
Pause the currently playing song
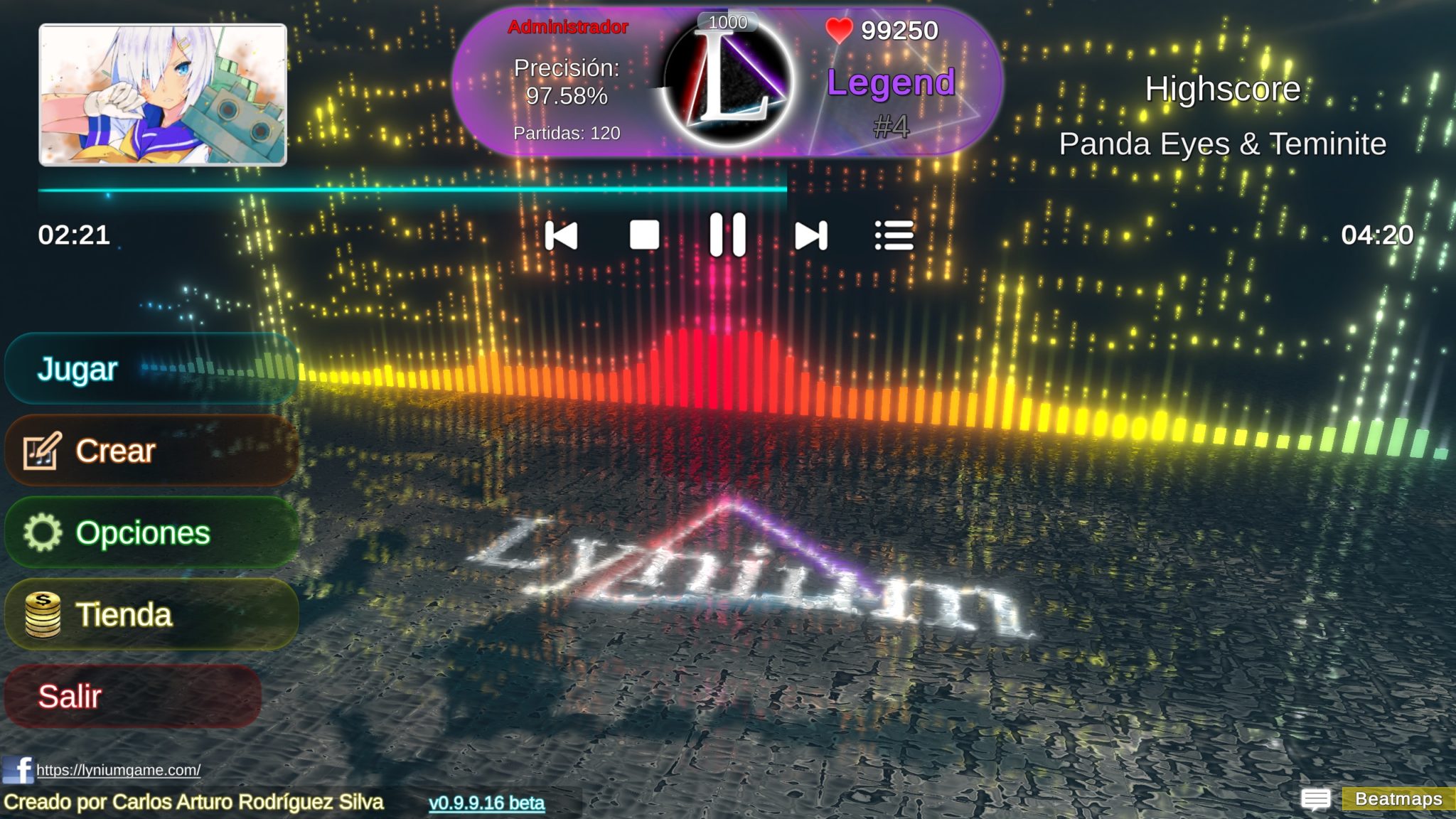tap(729, 236)
